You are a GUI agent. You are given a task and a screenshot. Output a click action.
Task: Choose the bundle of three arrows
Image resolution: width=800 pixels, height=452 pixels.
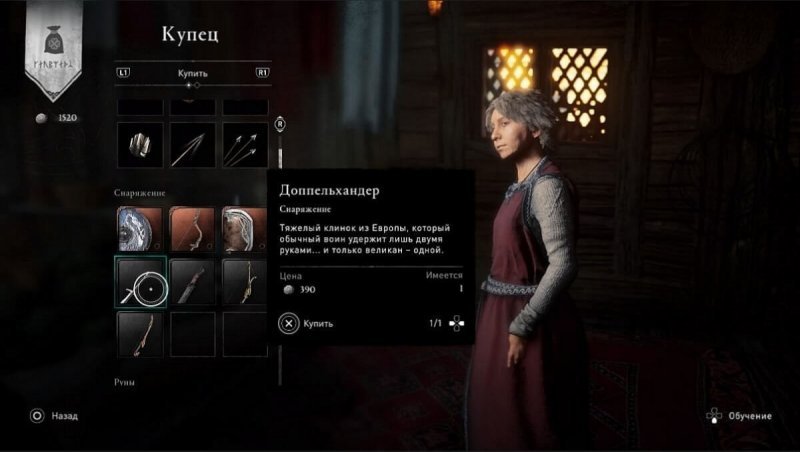245,146
